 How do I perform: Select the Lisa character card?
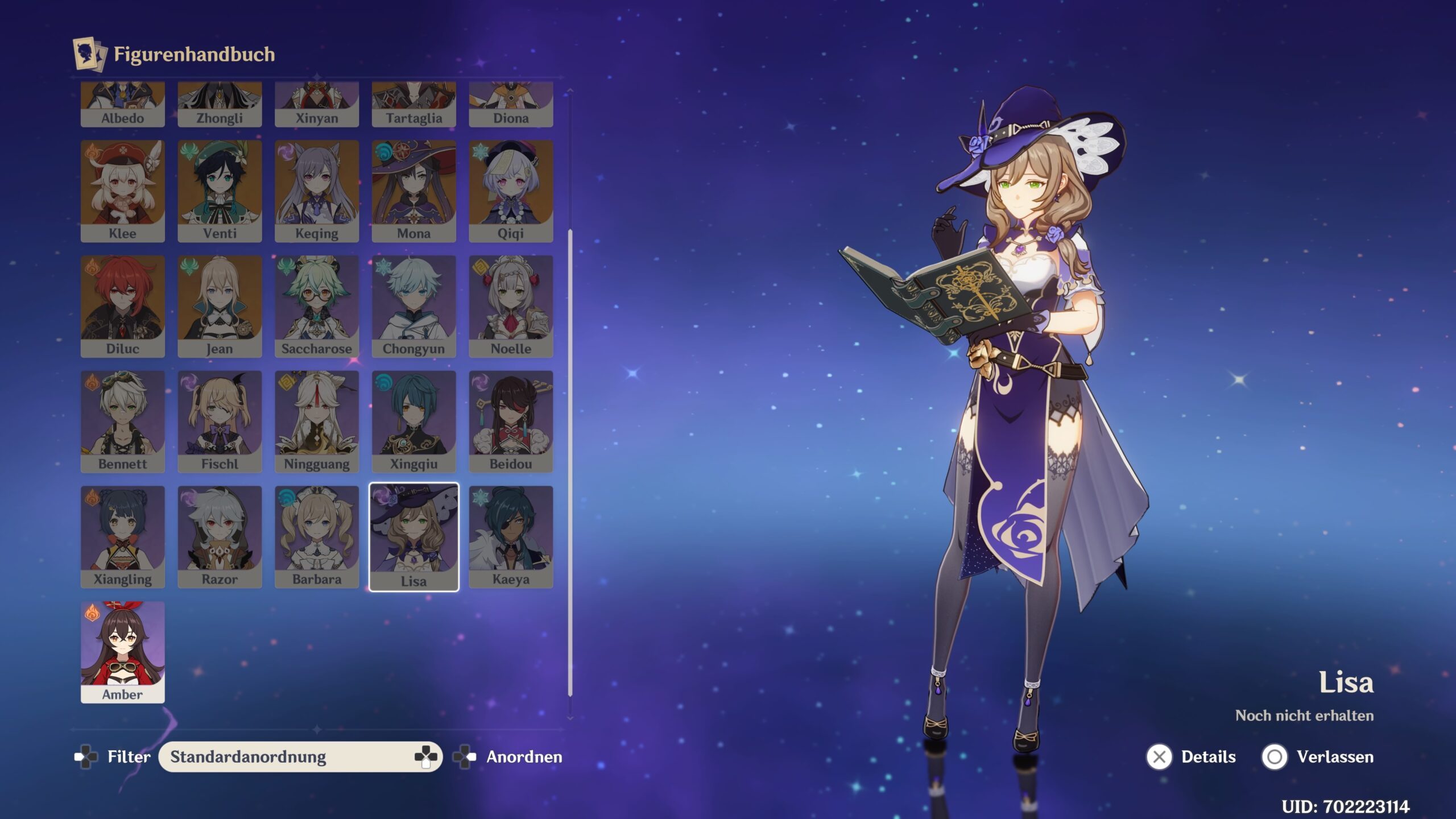pyautogui.click(x=413, y=537)
